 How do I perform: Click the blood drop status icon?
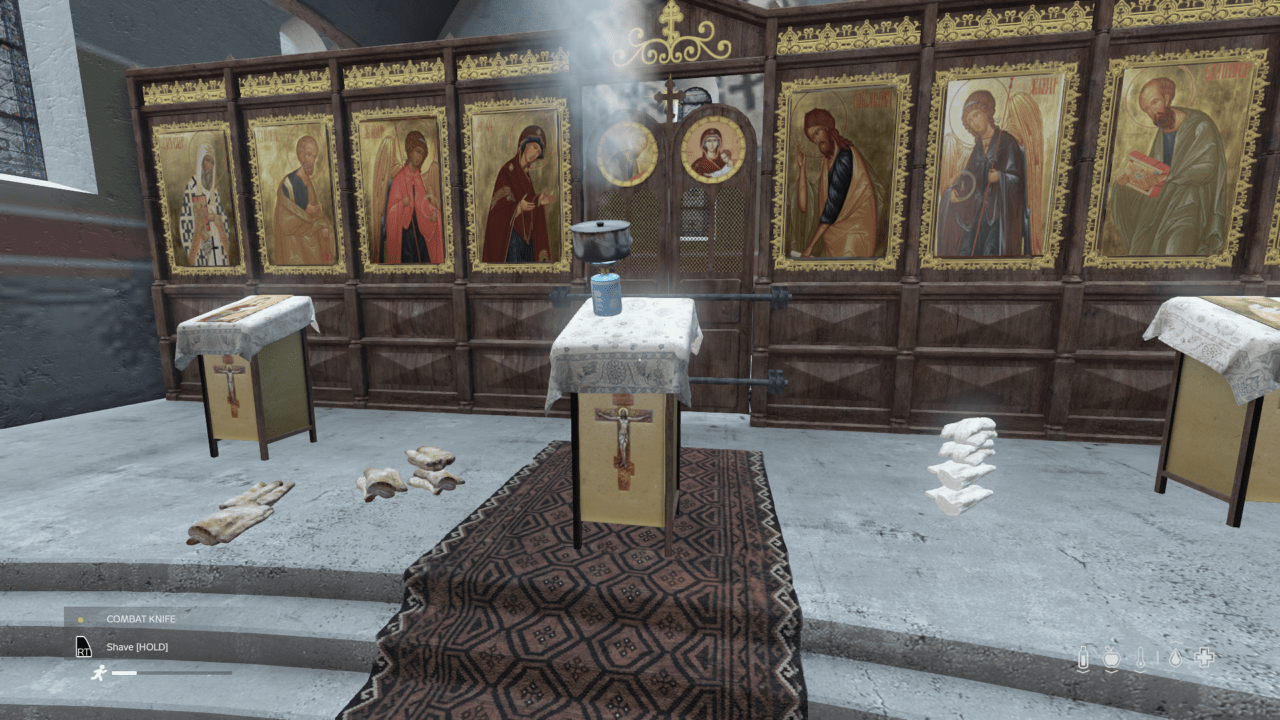pos(1175,657)
